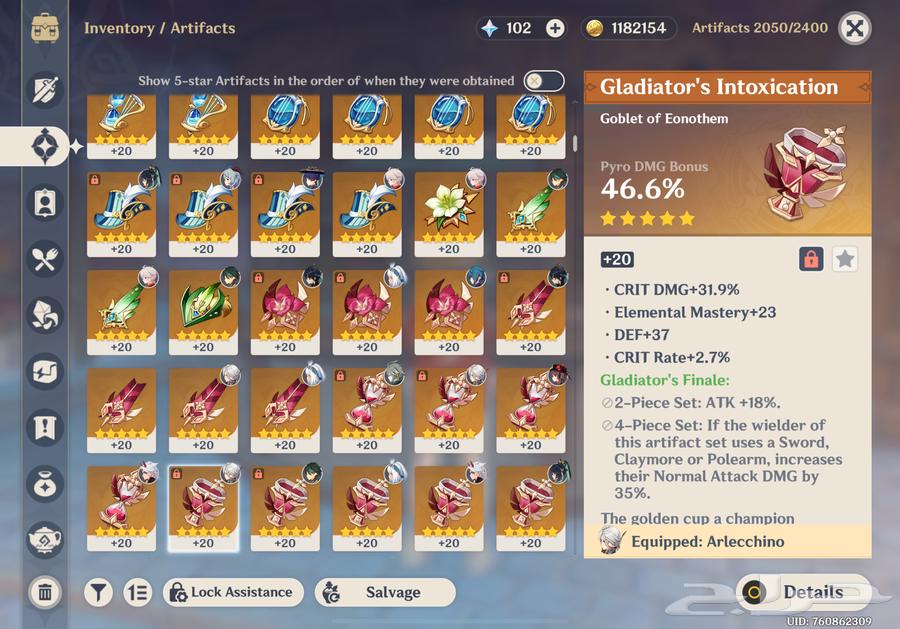This screenshot has height=629, width=900.
Task: Toggle the red lock on Gladiator's Intoxication
Action: click(811, 259)
